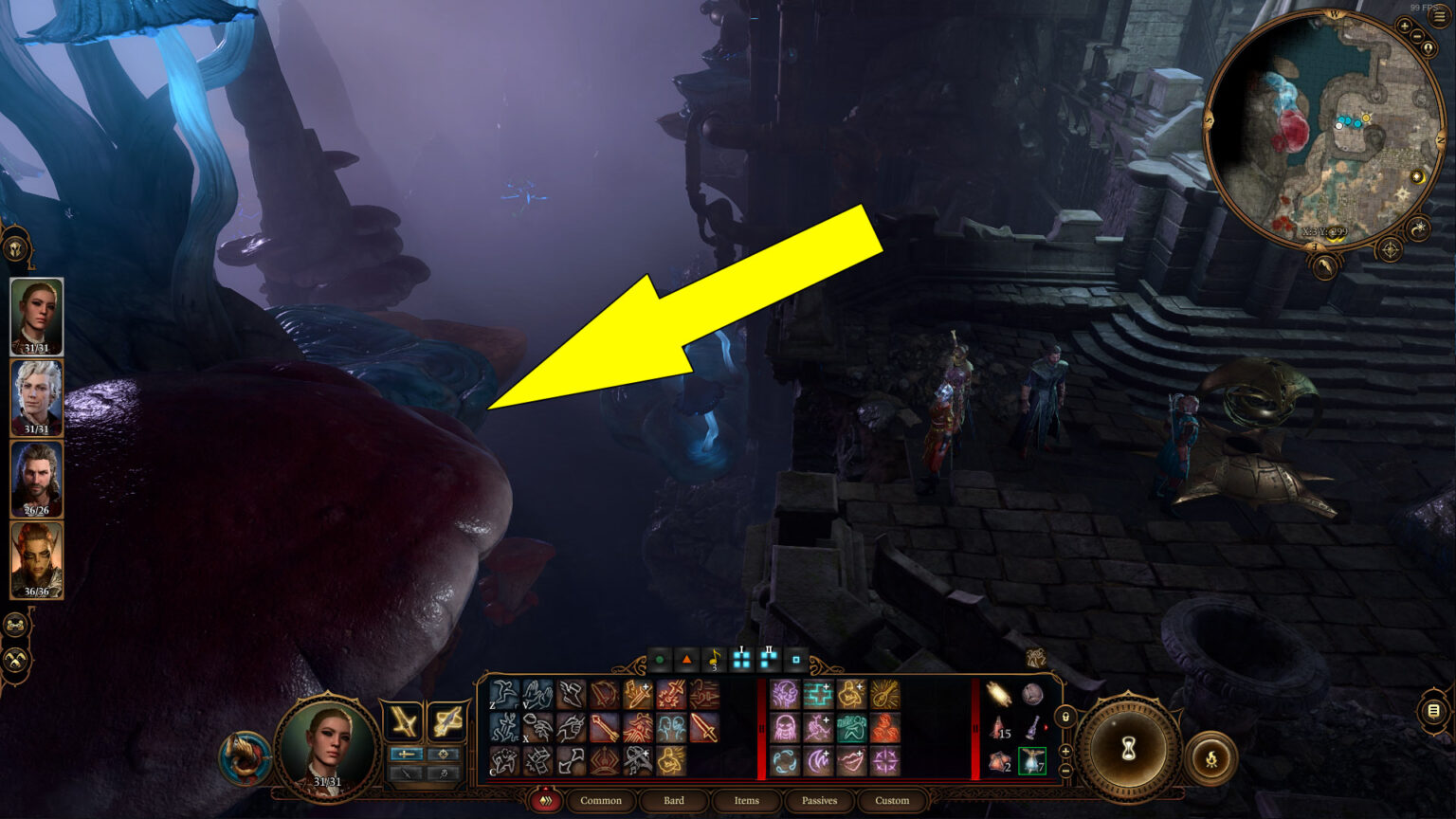Switch to the Items hotbar tab
The height and width of the screenshot is (819, 1456).
tap(746, 801)
